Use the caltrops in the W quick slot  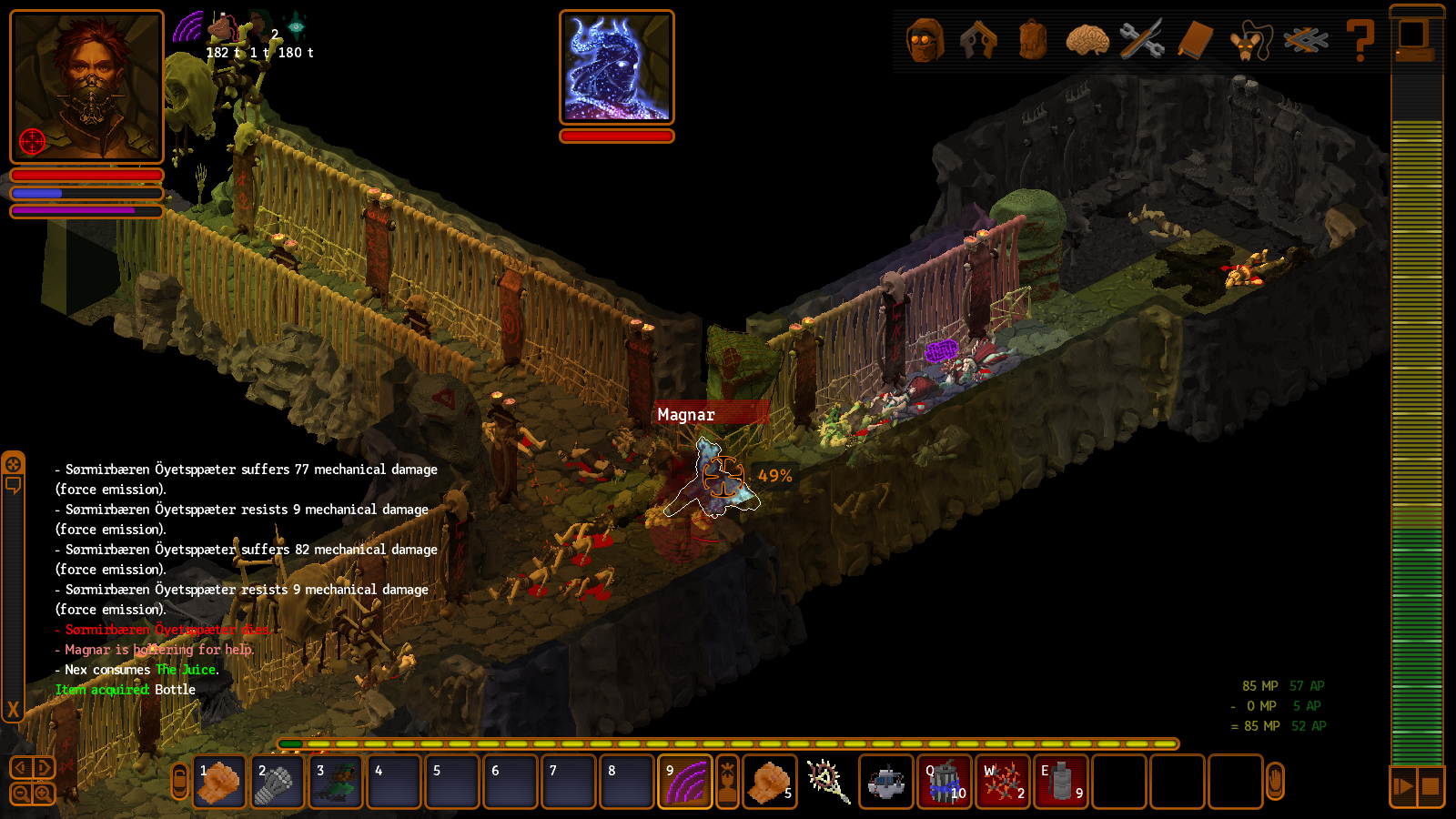pyautogui.click(x=1003, y=782)
